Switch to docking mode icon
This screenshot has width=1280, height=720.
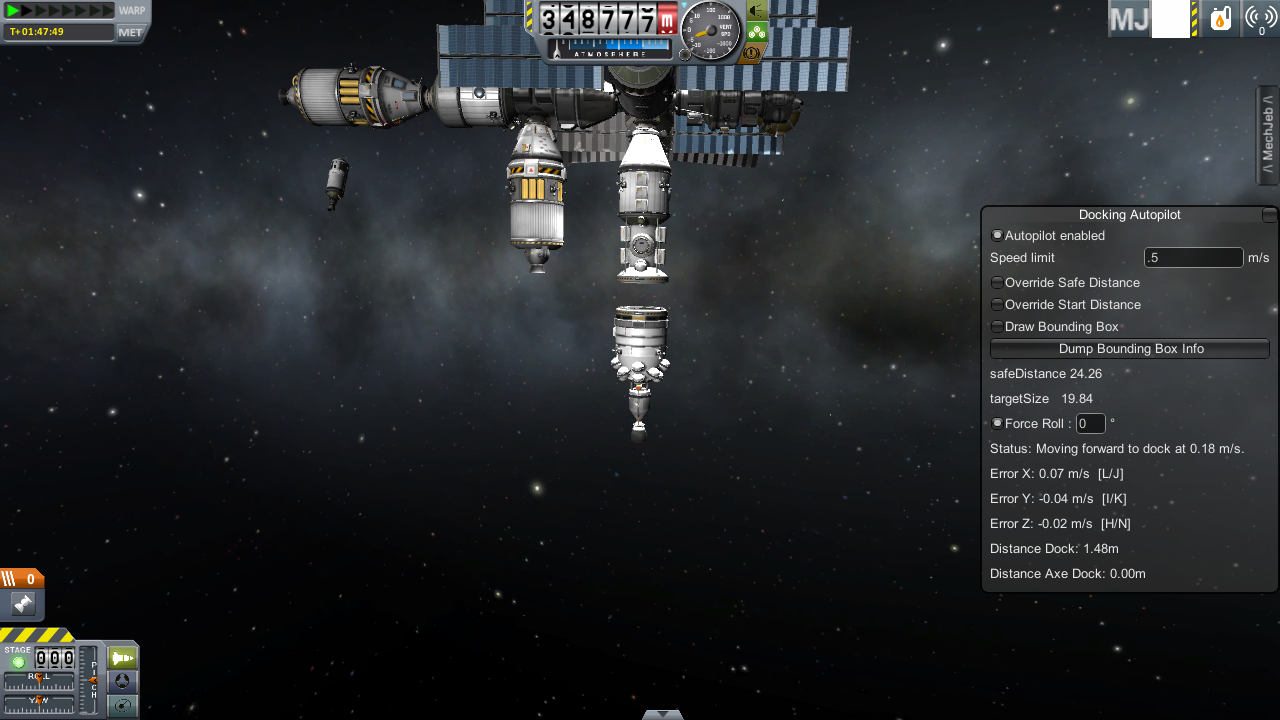122,681
